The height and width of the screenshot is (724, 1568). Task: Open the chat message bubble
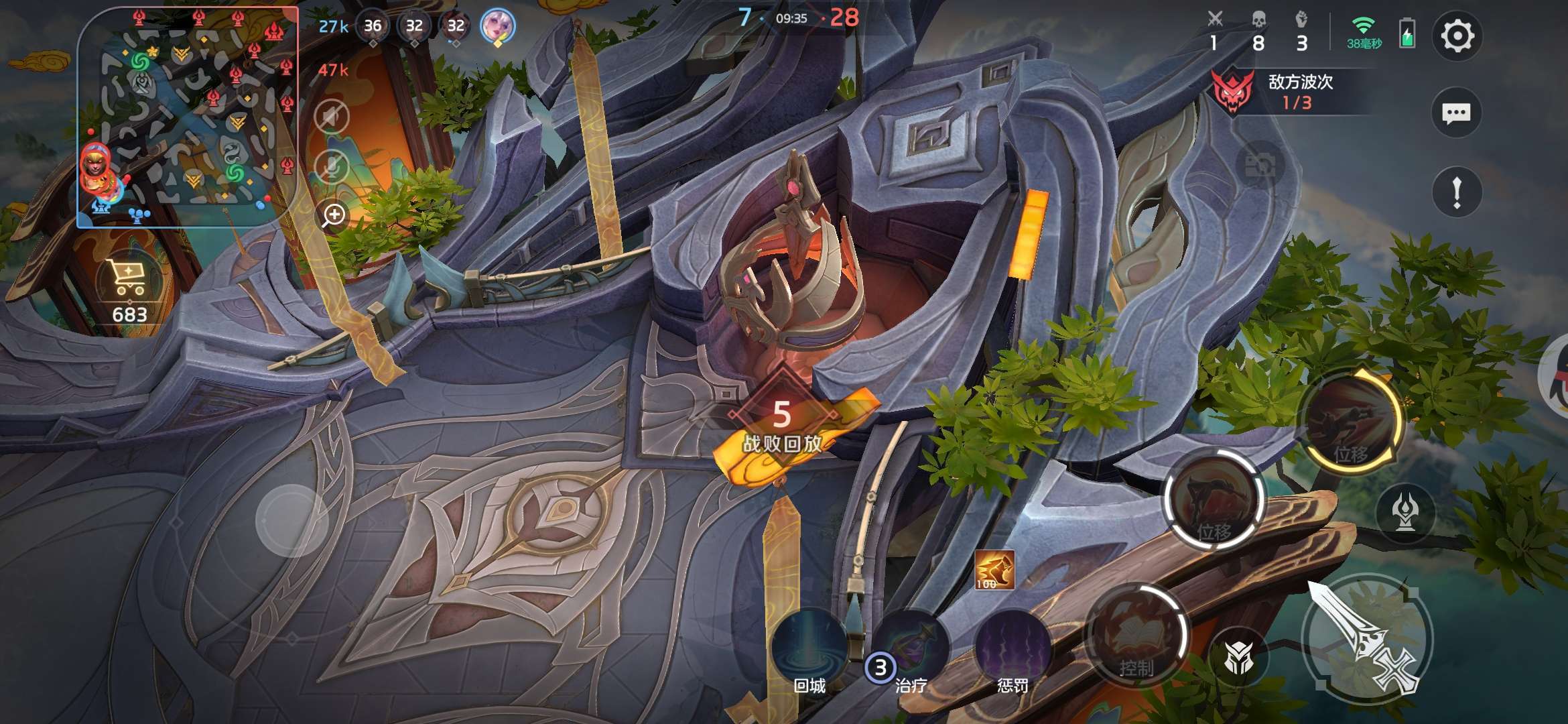[1456, 113]
